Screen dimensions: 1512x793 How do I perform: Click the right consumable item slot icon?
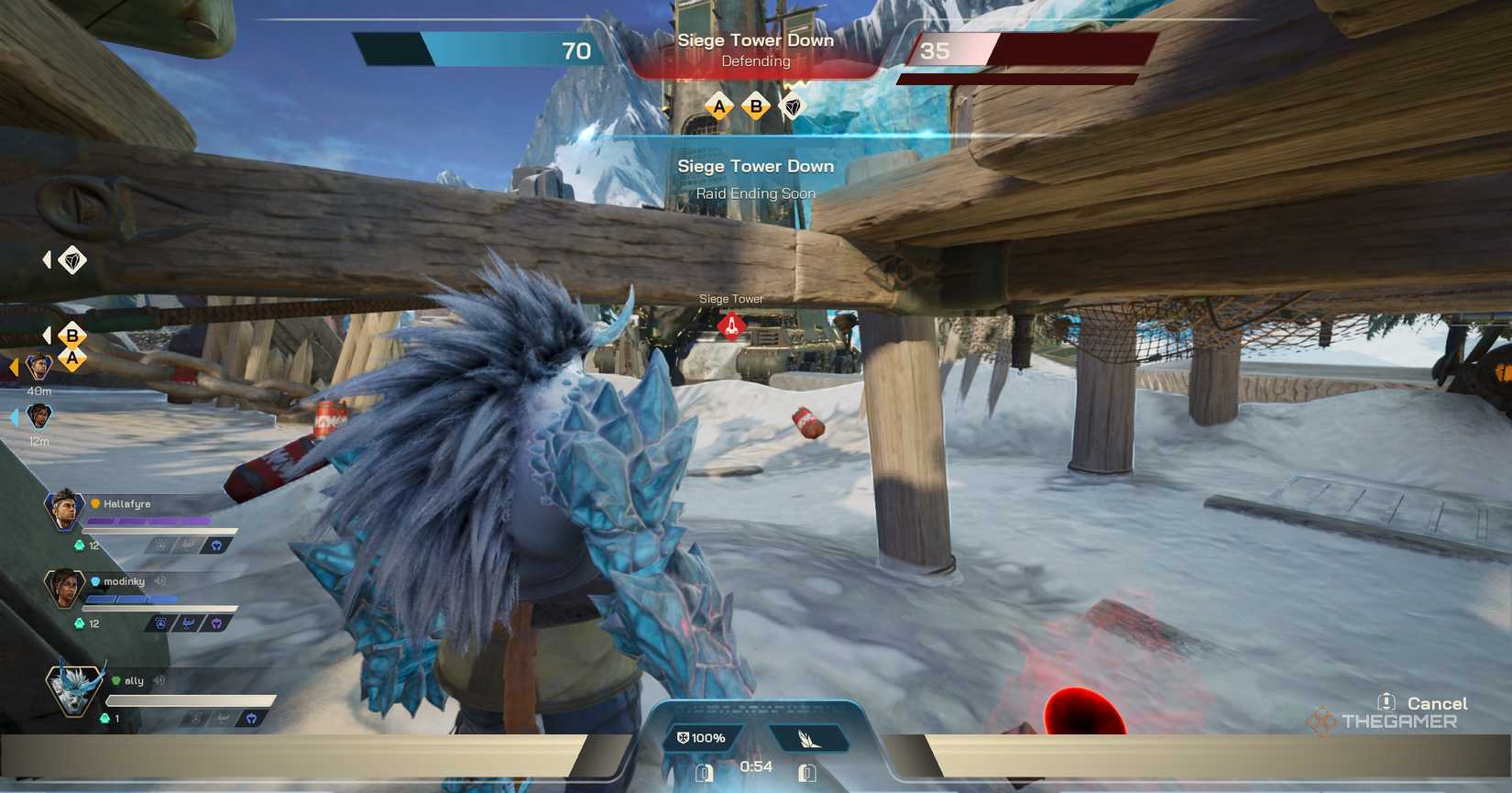[807, 773]
